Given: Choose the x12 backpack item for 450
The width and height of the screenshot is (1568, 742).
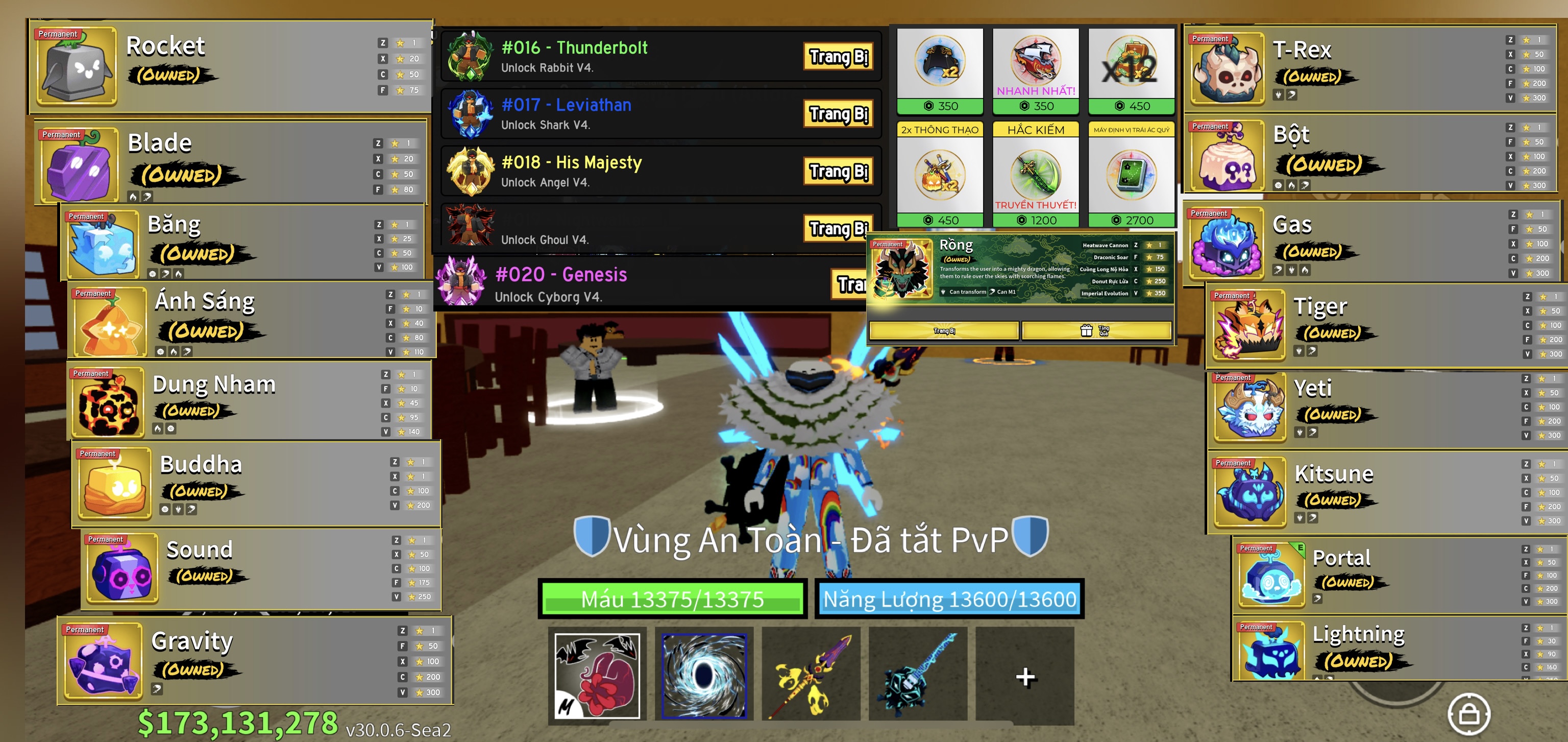Looking at the screenshot, I should point(1131,70).
